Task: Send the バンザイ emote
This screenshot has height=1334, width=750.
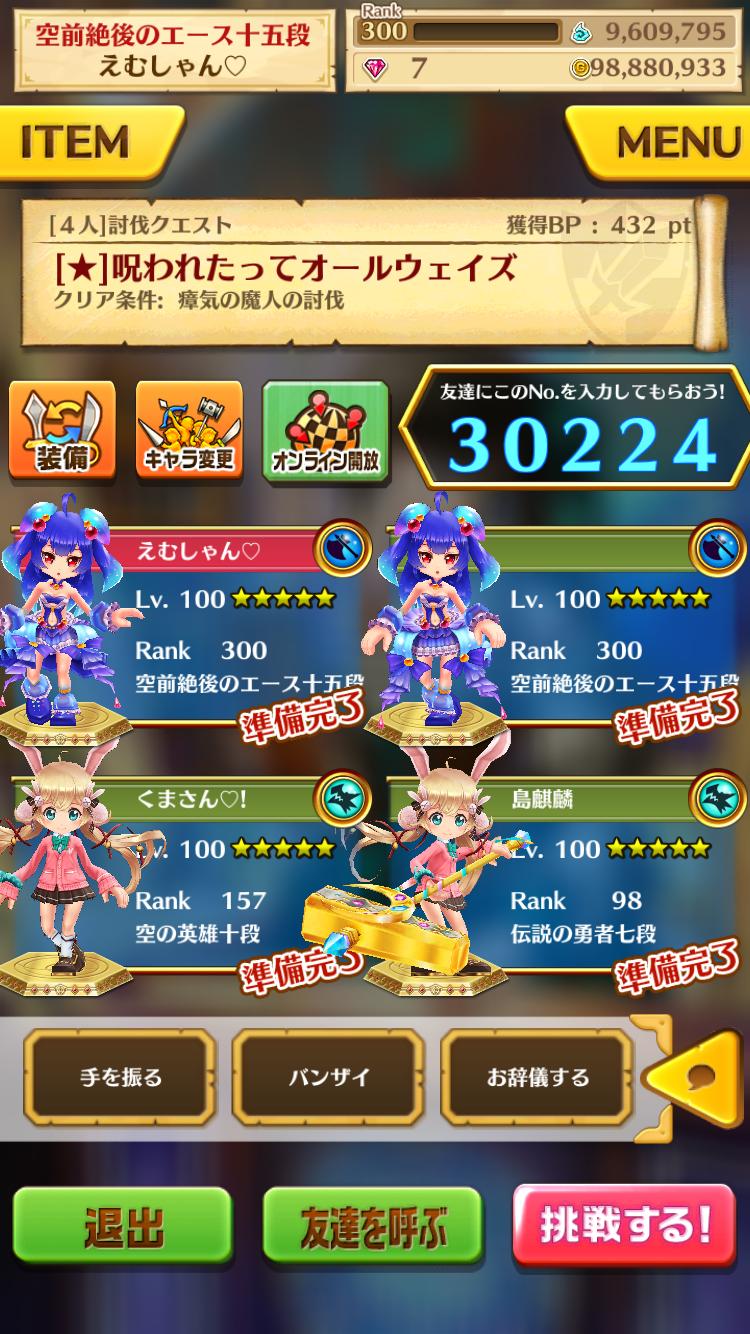Action: 328,1077
